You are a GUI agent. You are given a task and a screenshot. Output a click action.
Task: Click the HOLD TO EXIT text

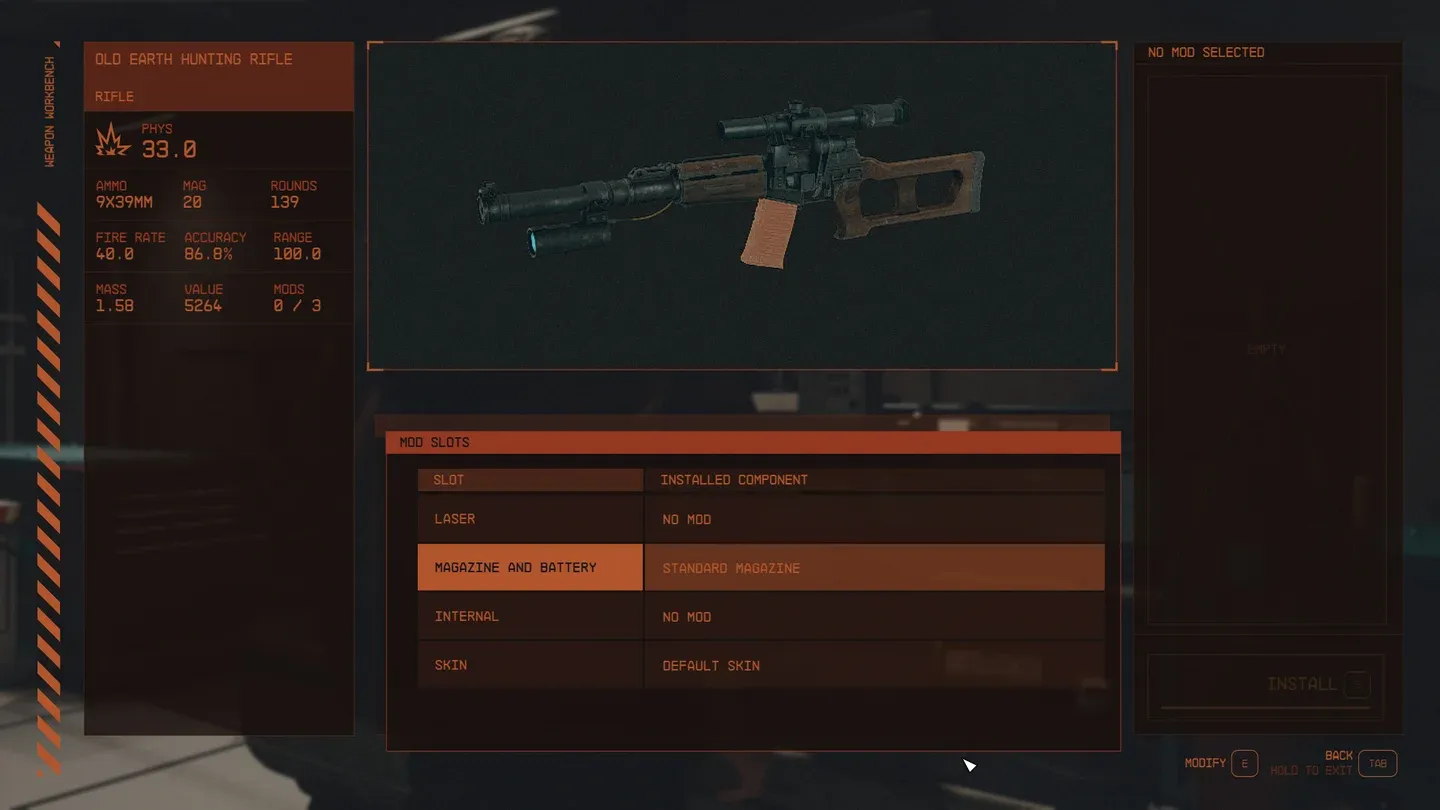(x=1310, y=770)
